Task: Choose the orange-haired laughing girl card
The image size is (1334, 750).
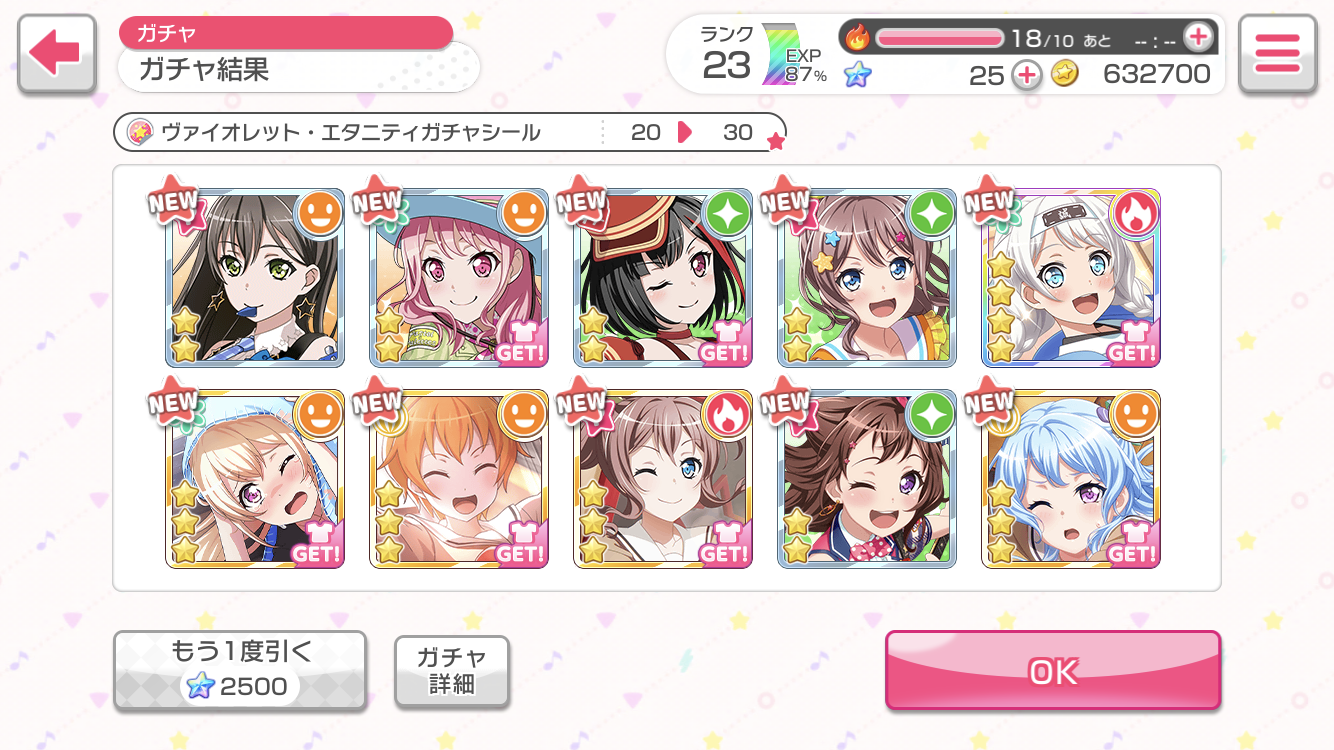Action: tap(459, 479)
